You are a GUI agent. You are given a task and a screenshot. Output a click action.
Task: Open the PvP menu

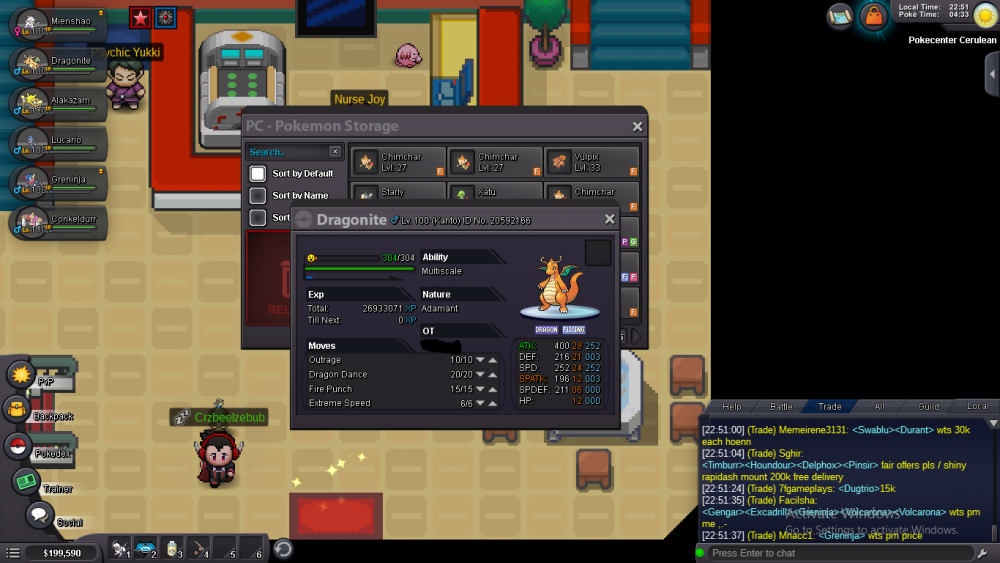point(22,375)
